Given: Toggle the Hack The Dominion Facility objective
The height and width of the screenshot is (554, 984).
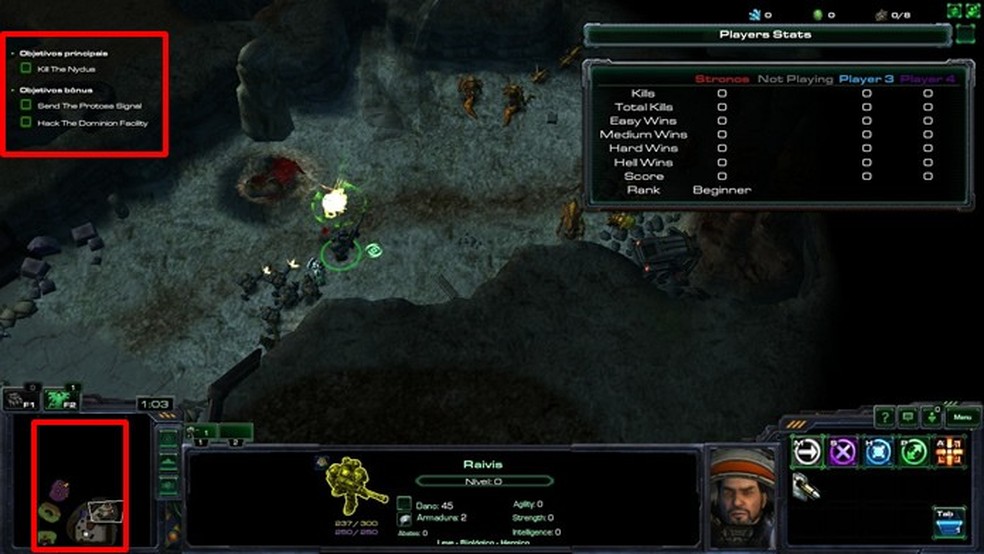Looking at the screenshot, I should pyautogui.click(x=26, y=123).
